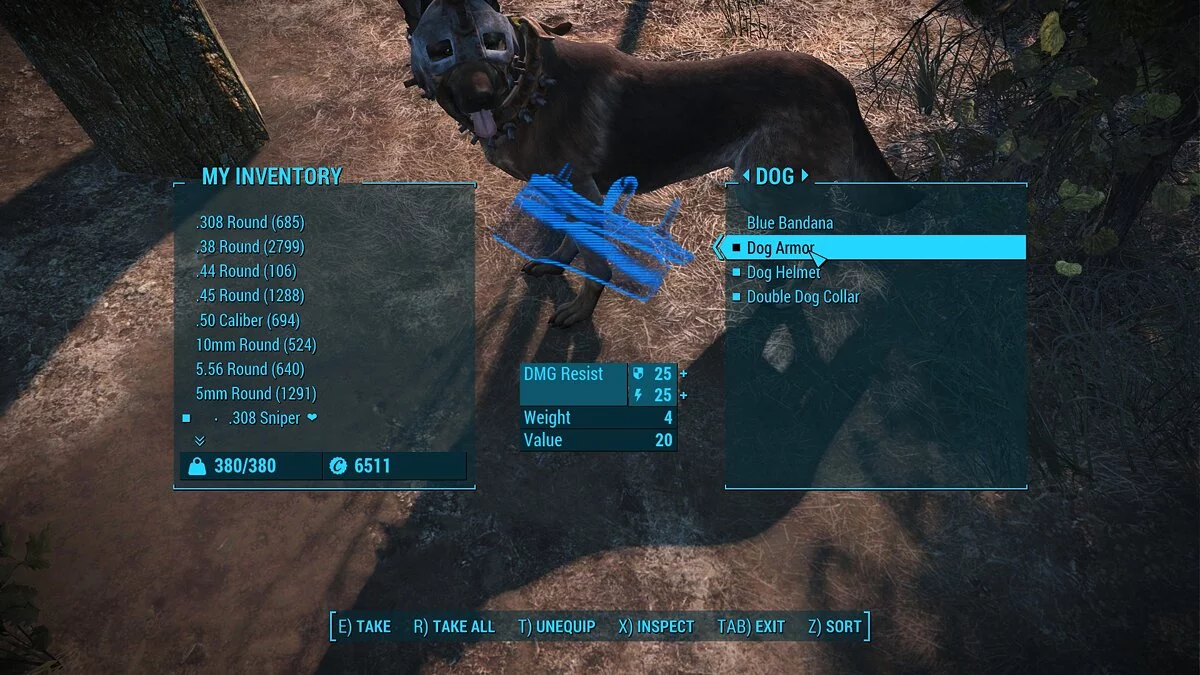Sort the inventory list

834,627
